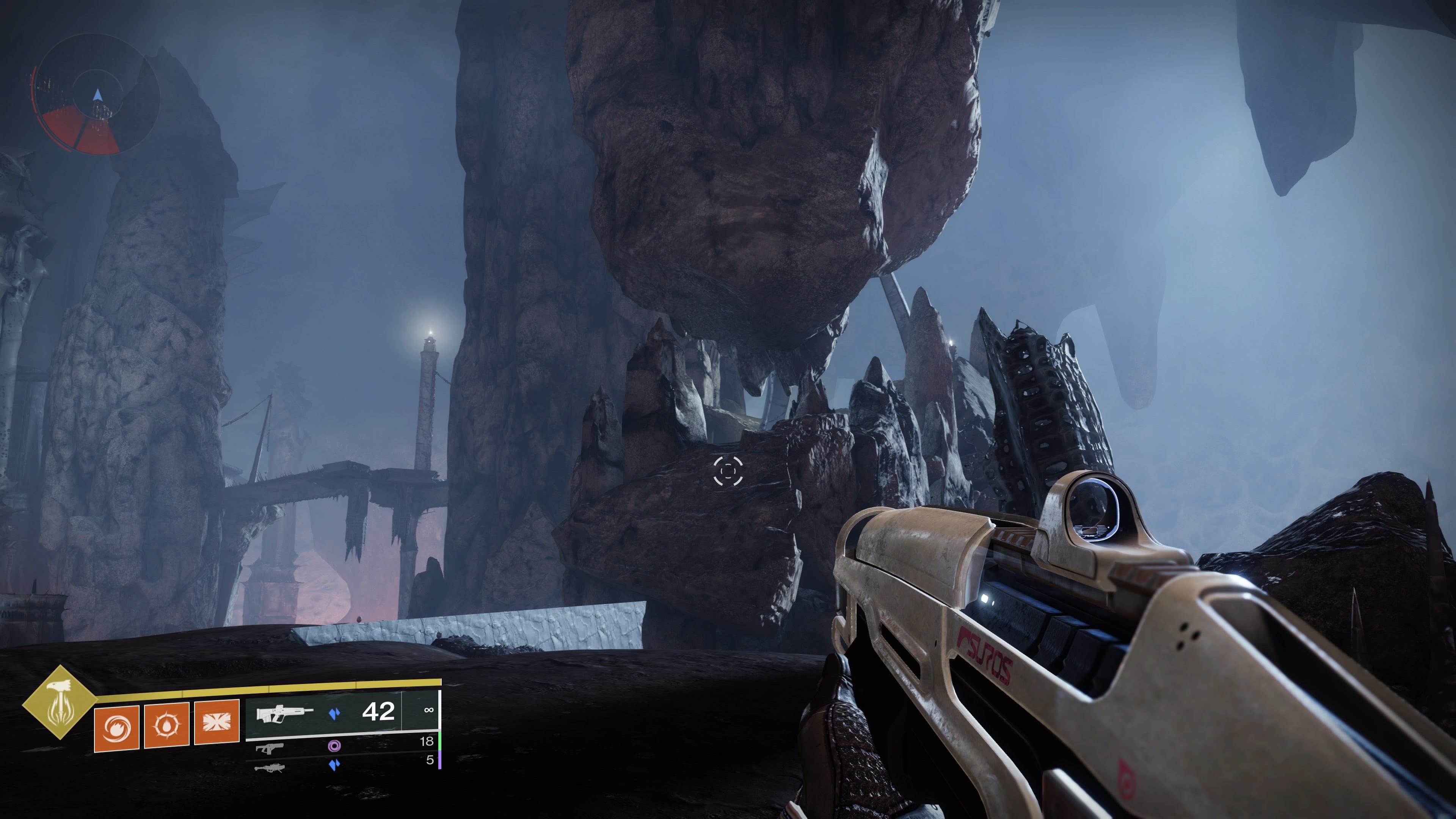Use the swirling fire grenade ability
The width and height of the screenshot is (1456, 819).
[x=117, y=728]
